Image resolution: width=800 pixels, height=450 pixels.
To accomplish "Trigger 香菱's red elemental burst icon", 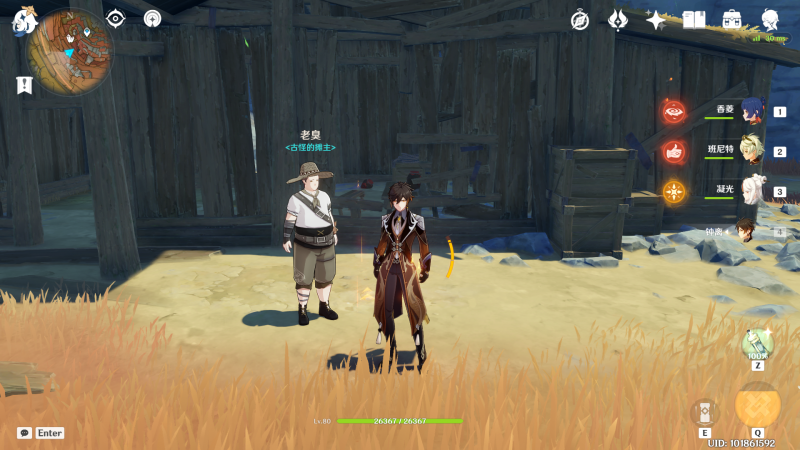I will (x=674, y=112).
